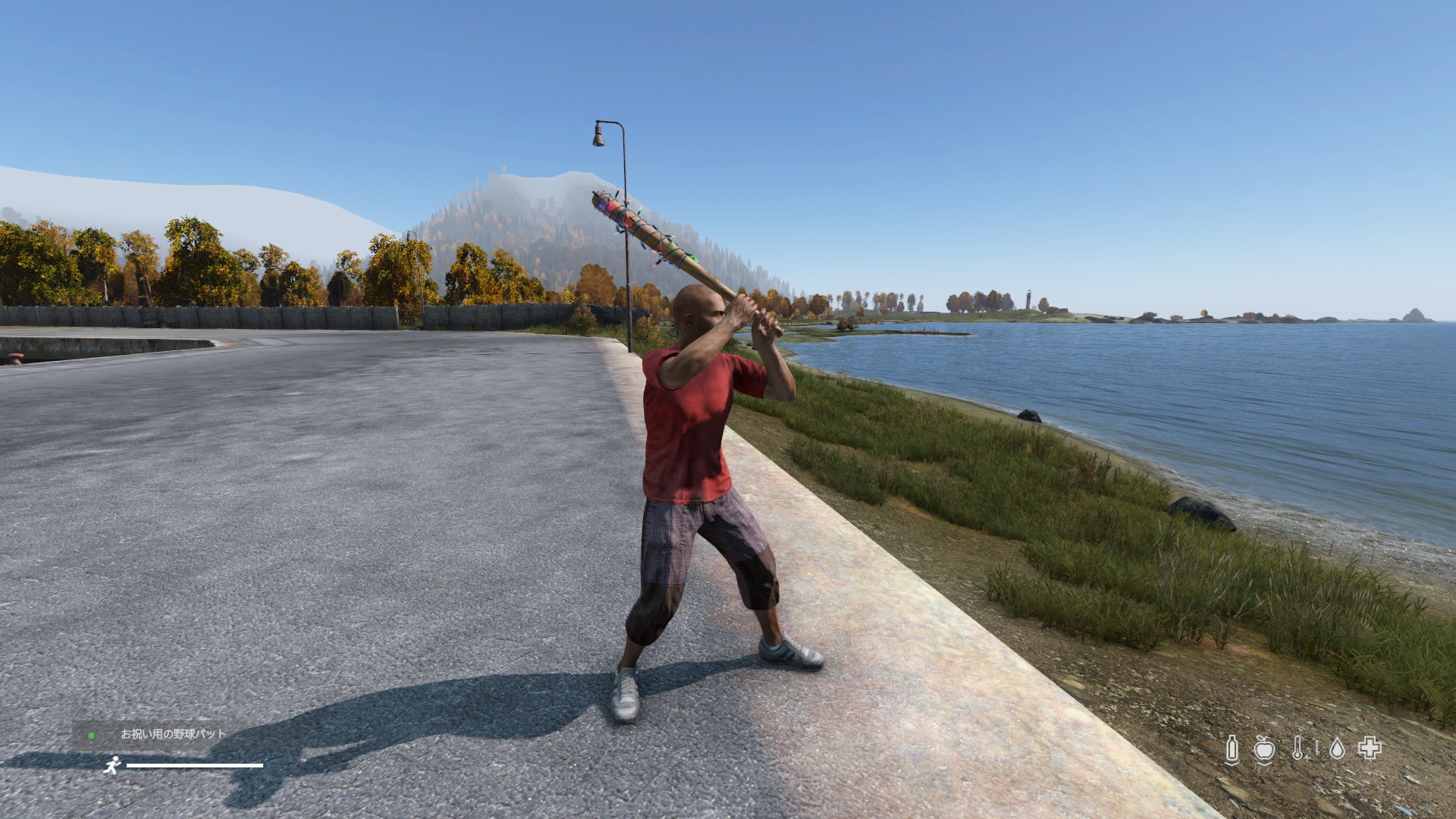Click the blood drop status icon

click(x=1337, y=749)
